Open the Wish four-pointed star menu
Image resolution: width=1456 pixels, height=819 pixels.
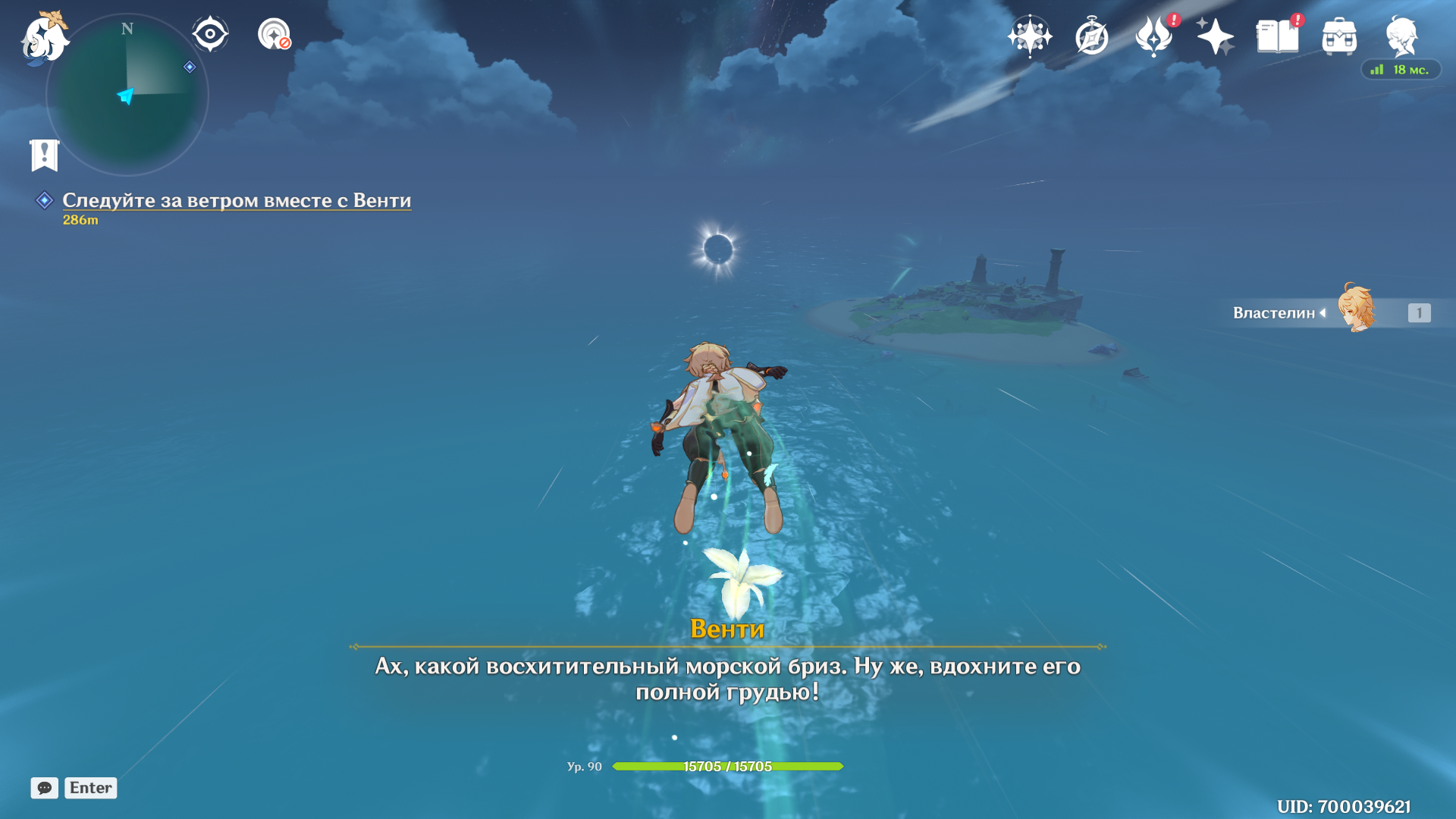[1029, 36]
